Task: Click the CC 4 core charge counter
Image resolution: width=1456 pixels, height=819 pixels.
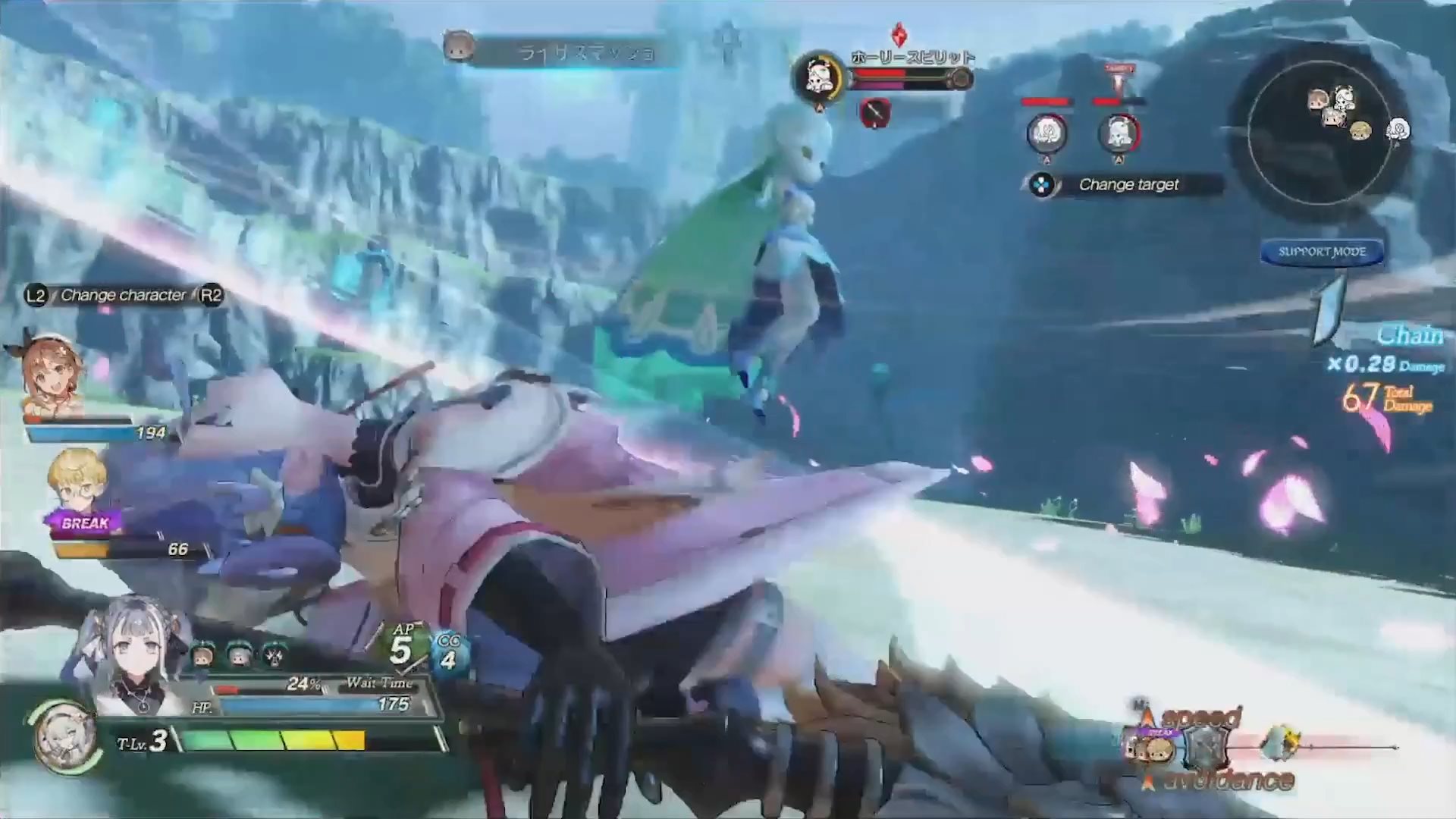Action: tap(449, 652)
